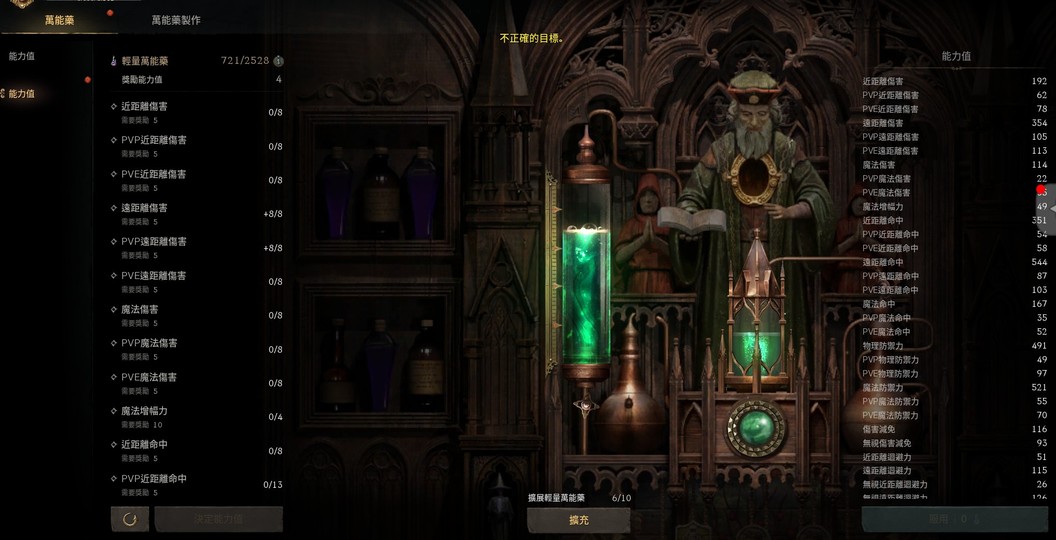The height and width of the screenshot is (540, 1056).
Task: Open the 能力值 entry with the red dot
Action: (x=22, y=94)
